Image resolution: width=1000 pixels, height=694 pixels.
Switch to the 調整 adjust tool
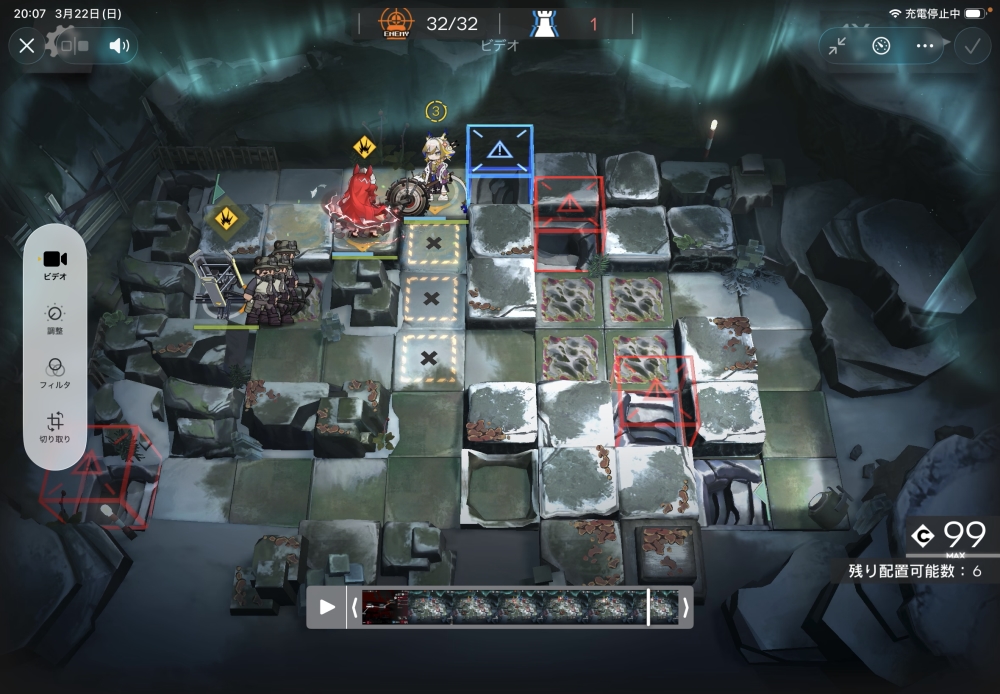pyautogui.click(x=56, y=318)
